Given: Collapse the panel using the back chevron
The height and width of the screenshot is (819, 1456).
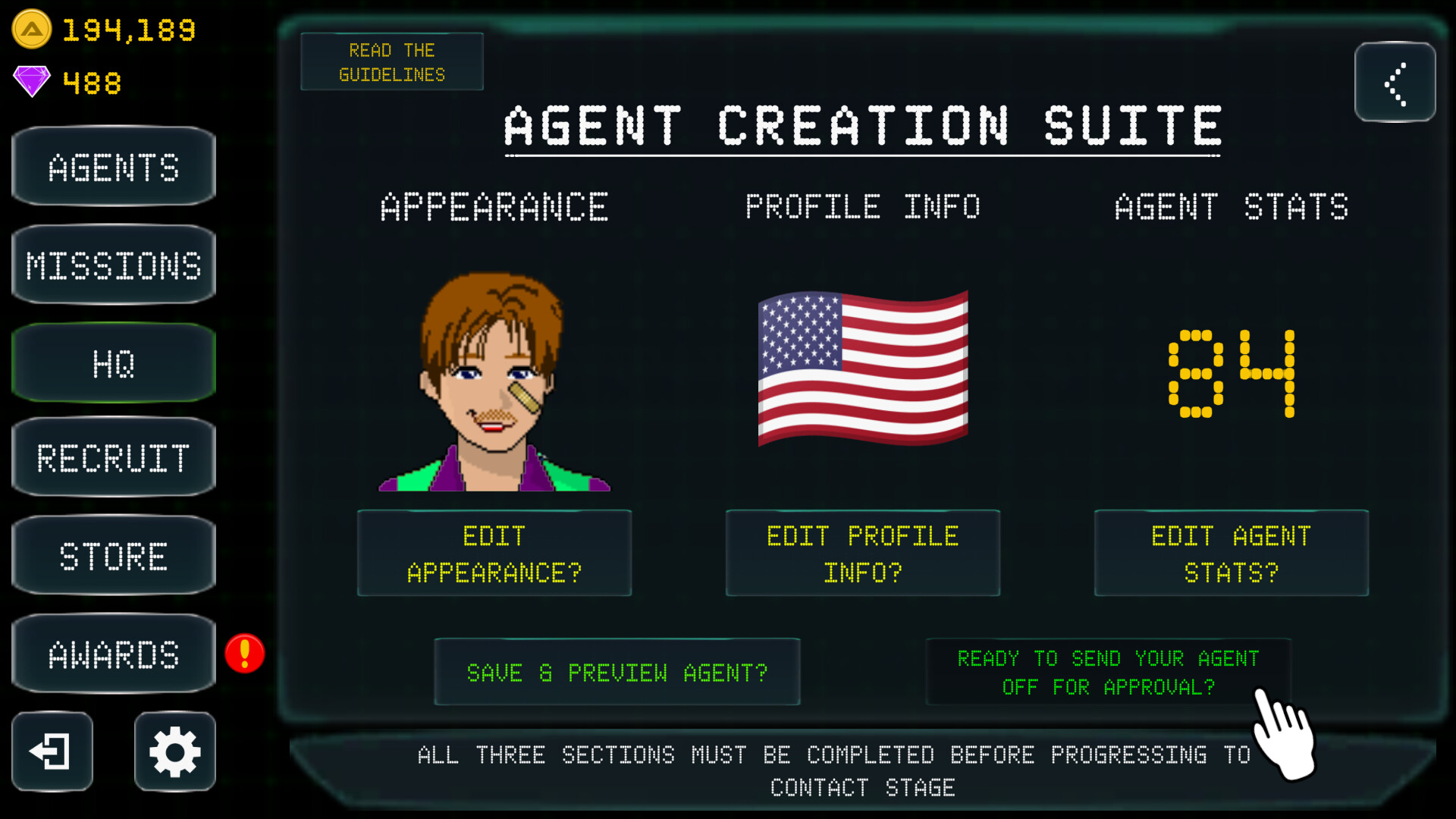Looking at the screenshot, I should coord(1395,83).
